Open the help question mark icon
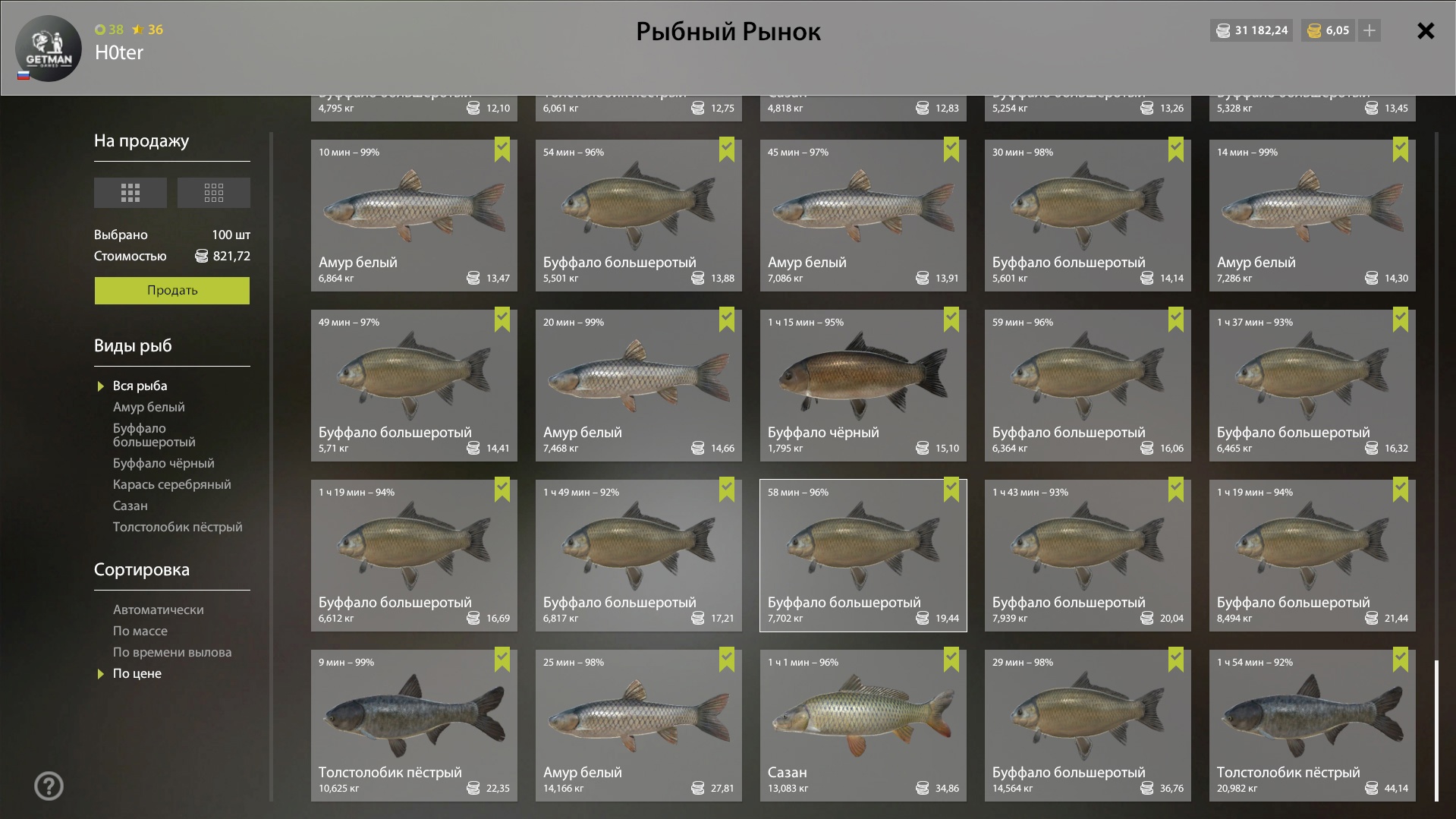1456x819 pixels. click(49, 786)
